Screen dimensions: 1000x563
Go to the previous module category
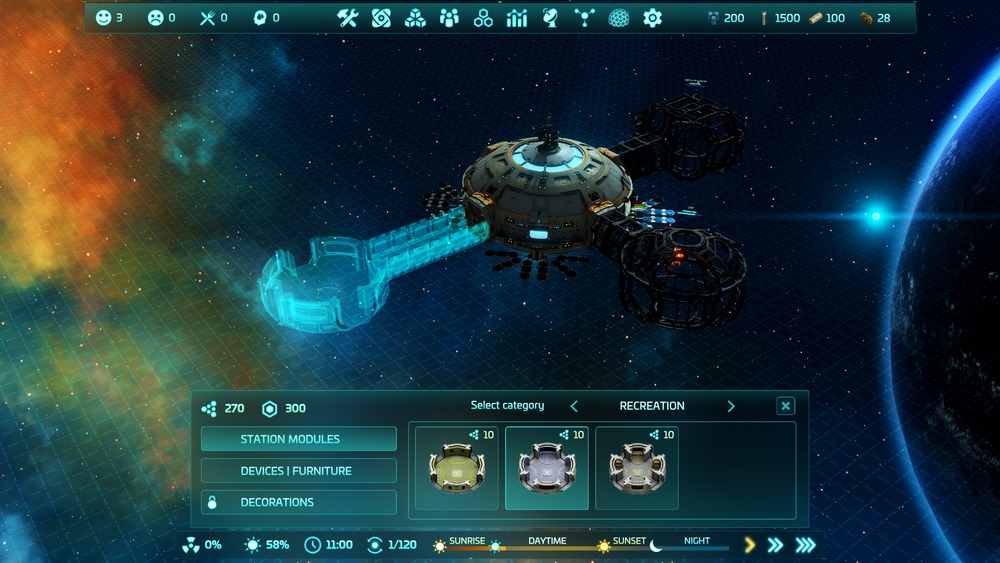point(574,406)
